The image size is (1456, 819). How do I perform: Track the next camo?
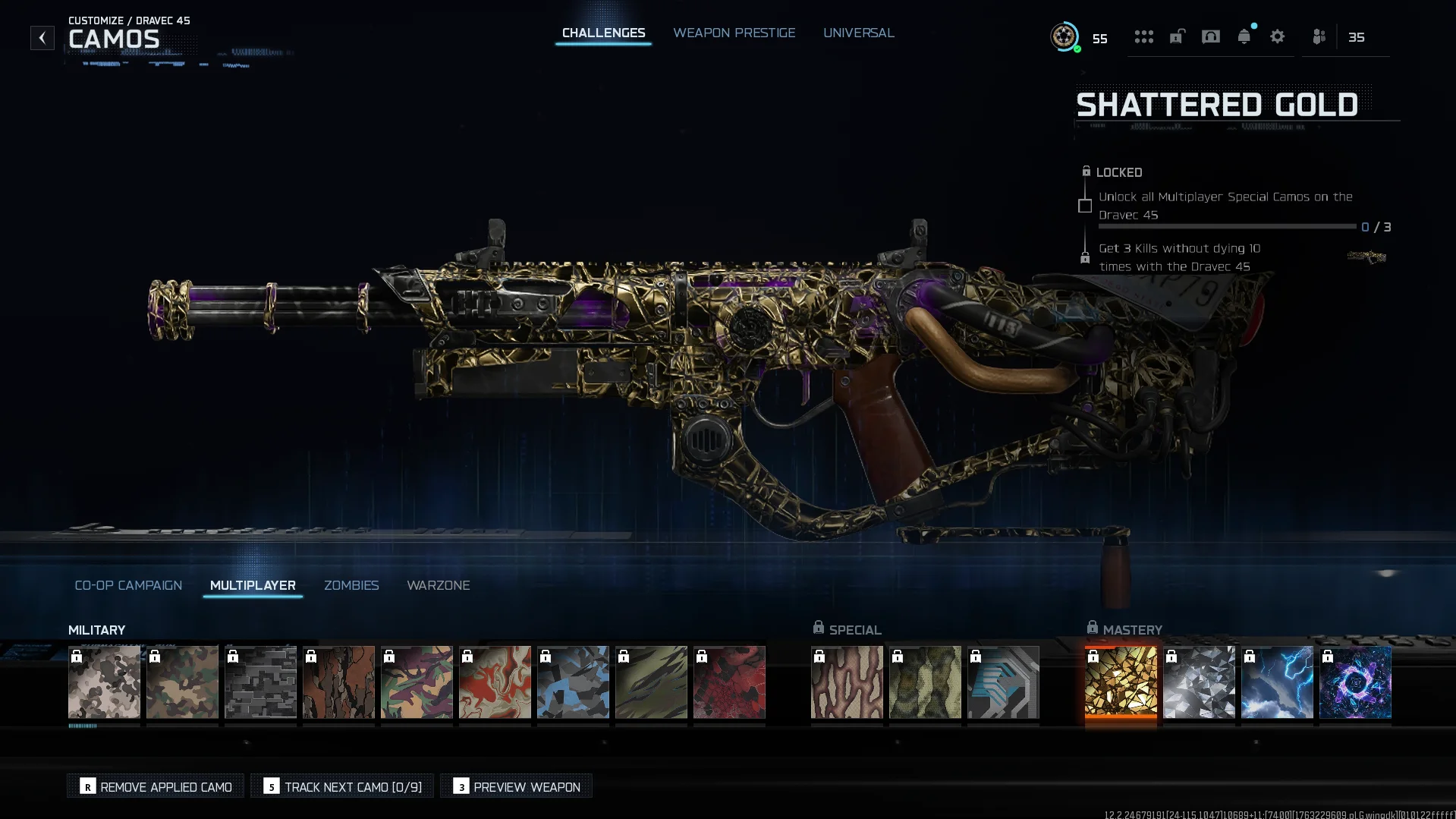[x=342, y=786]
